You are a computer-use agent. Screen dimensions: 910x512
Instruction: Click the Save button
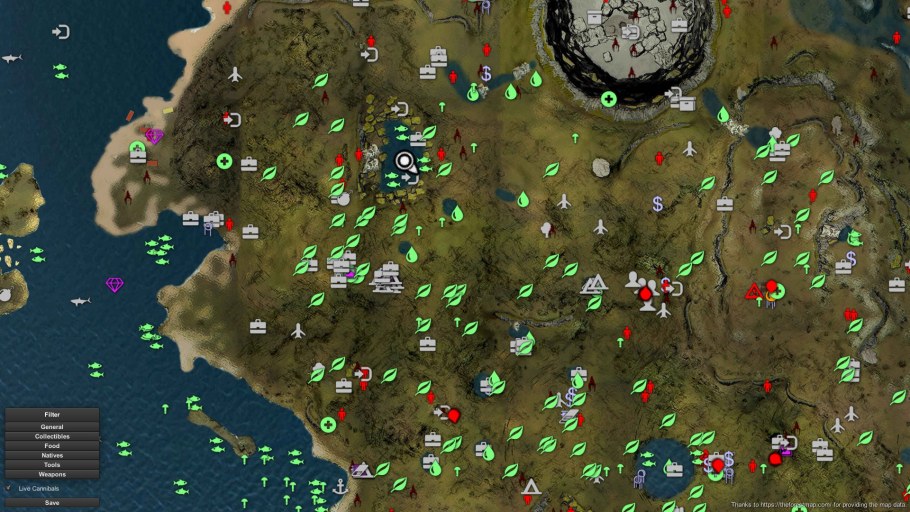52,503
